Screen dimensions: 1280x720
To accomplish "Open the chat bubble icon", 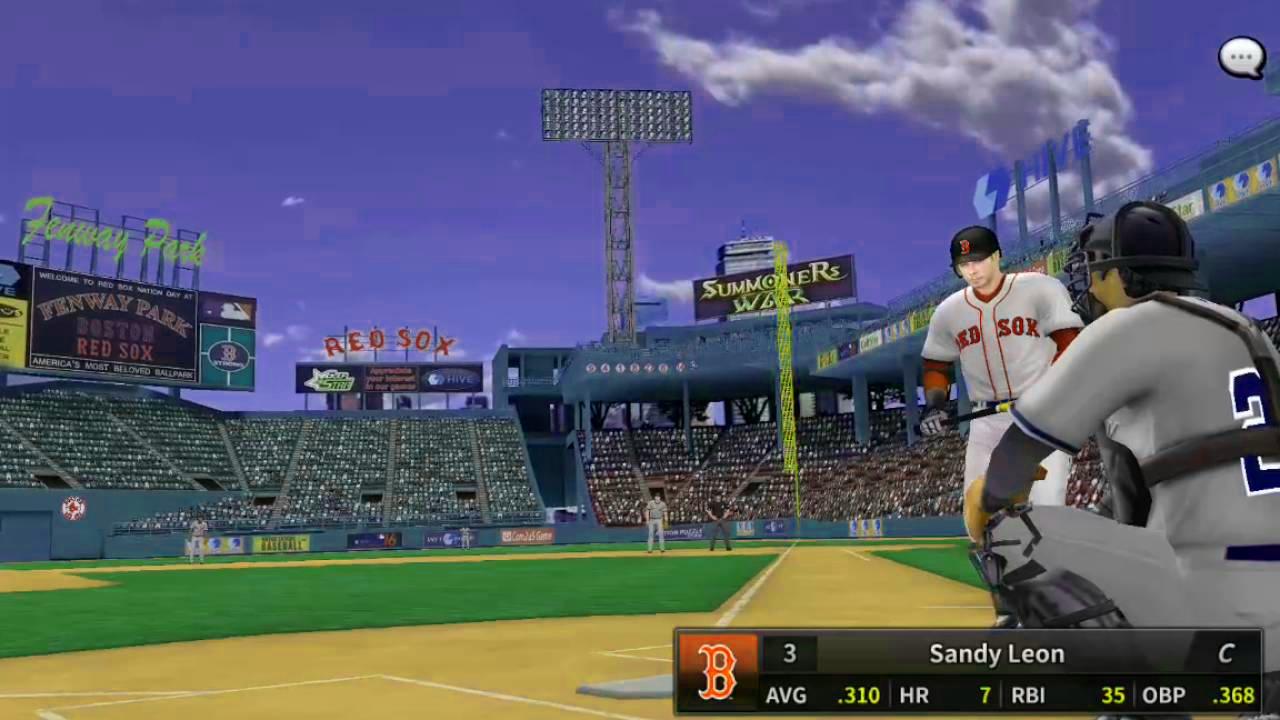I will (x=1240, y=57).
